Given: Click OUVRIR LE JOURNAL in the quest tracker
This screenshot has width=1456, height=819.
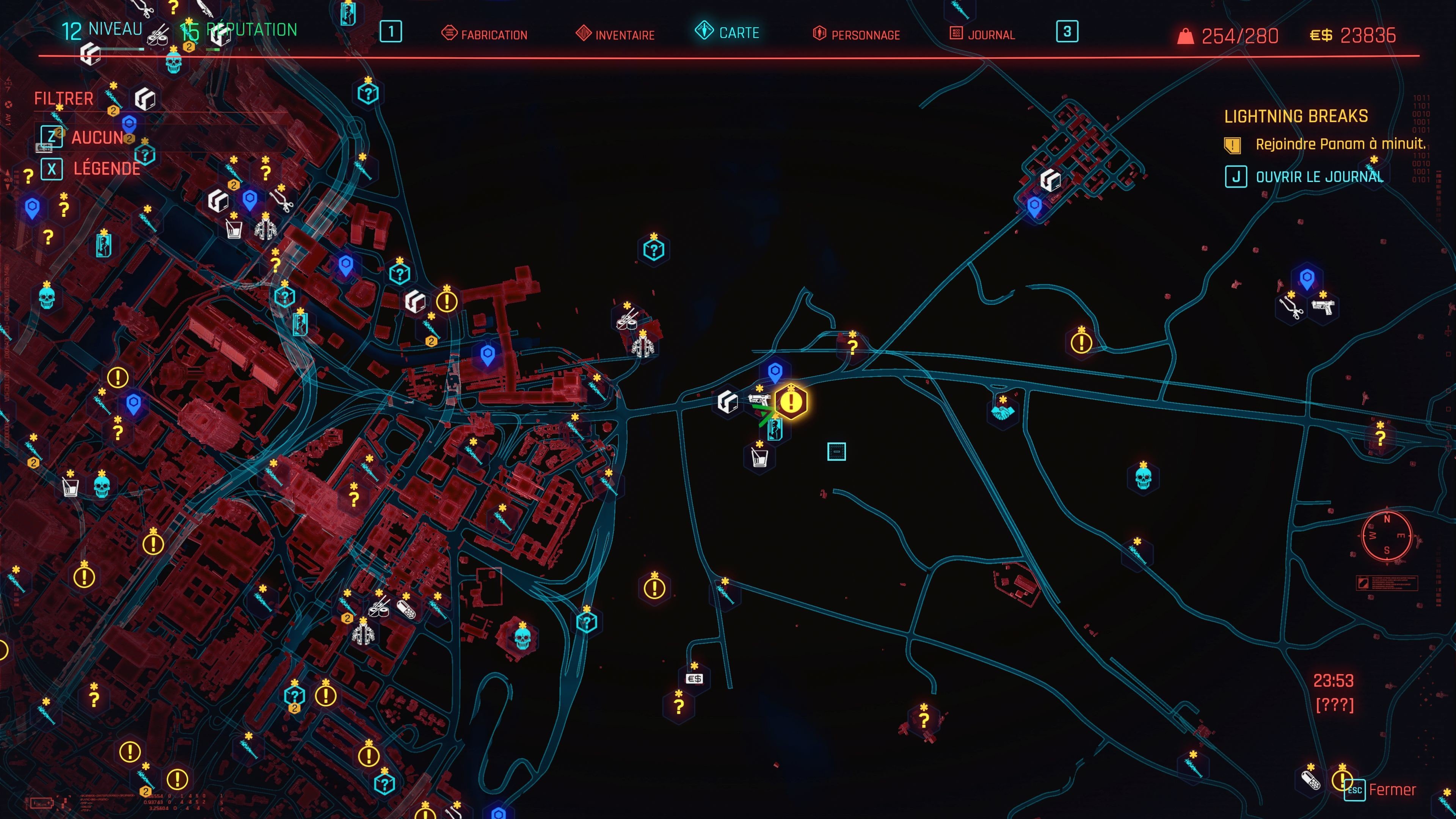Looking at the screenshot, I should (1317, 176).
